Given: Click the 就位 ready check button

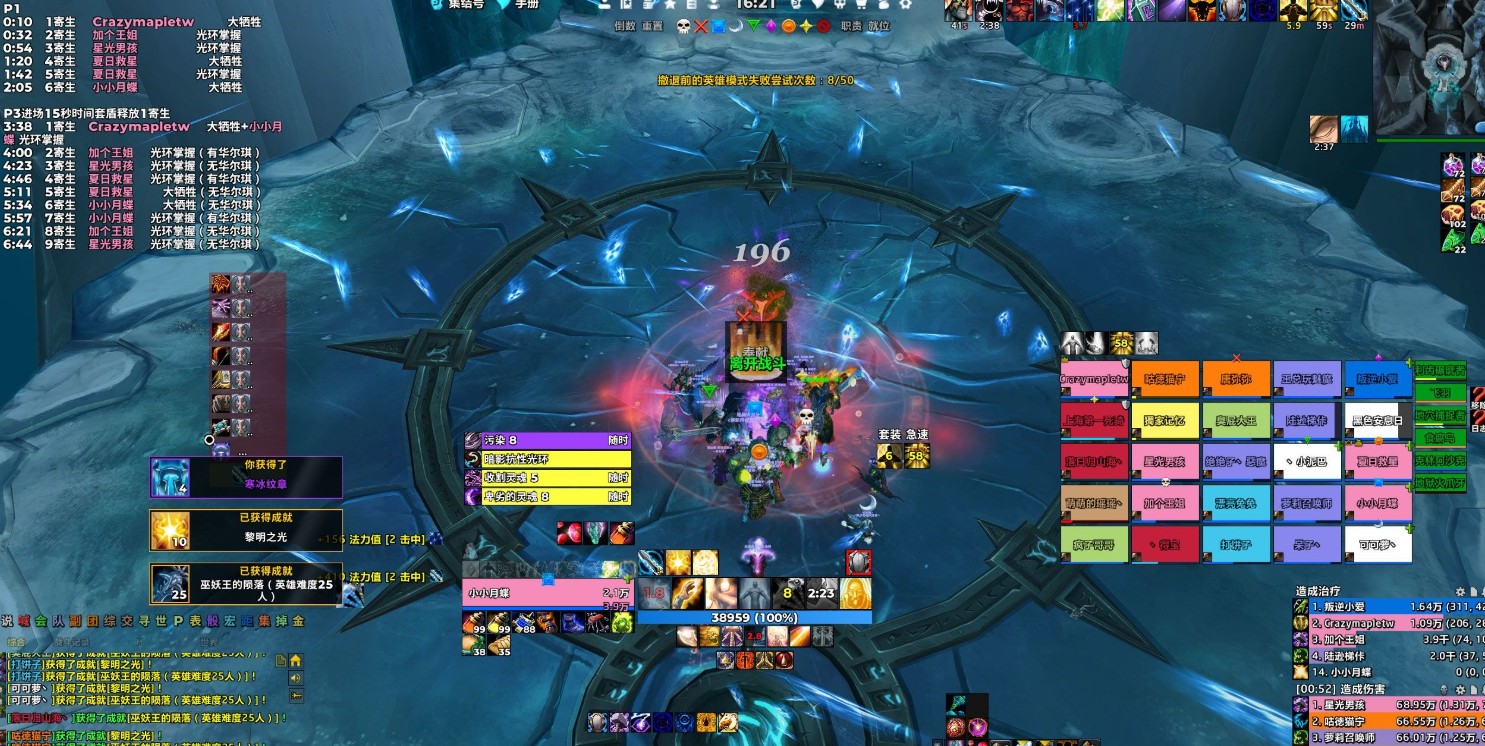Looking at the screenshot, I should (x=879, y=26).
